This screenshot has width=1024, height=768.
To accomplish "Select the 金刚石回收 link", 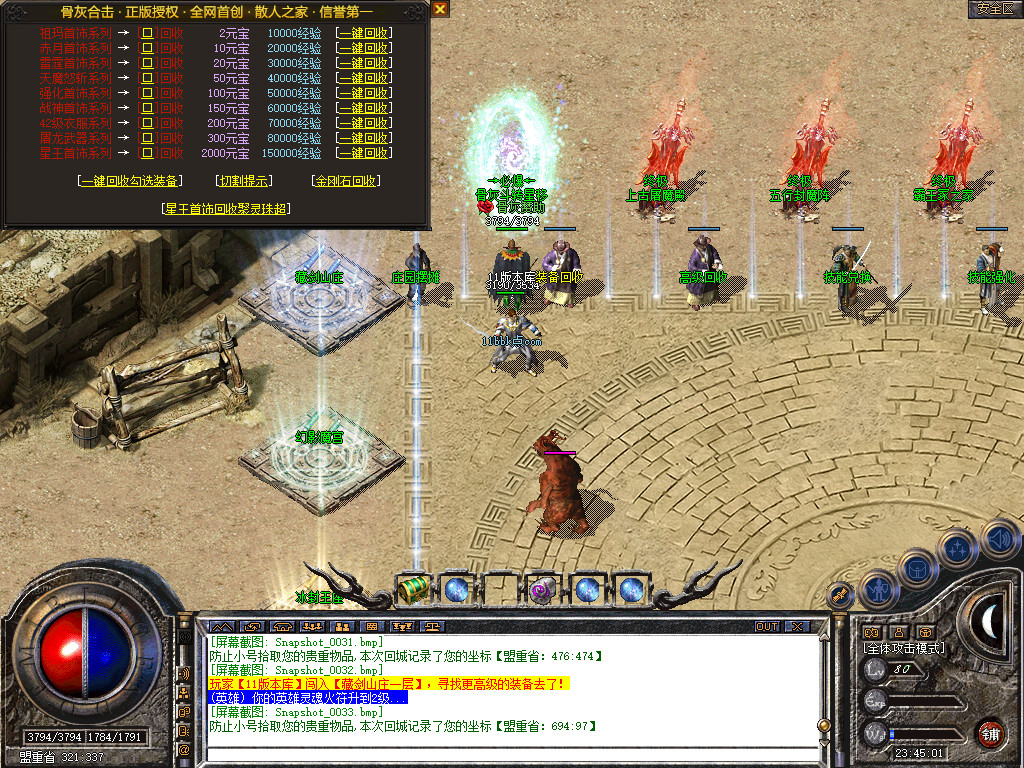I will pyautogui.click(x=346, y=181).
